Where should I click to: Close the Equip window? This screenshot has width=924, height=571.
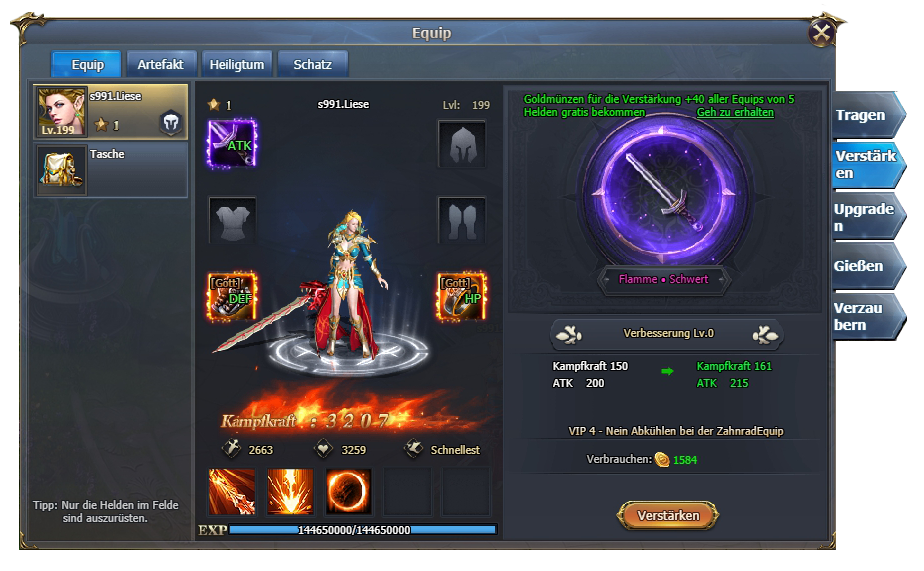(x=822, y=33)
